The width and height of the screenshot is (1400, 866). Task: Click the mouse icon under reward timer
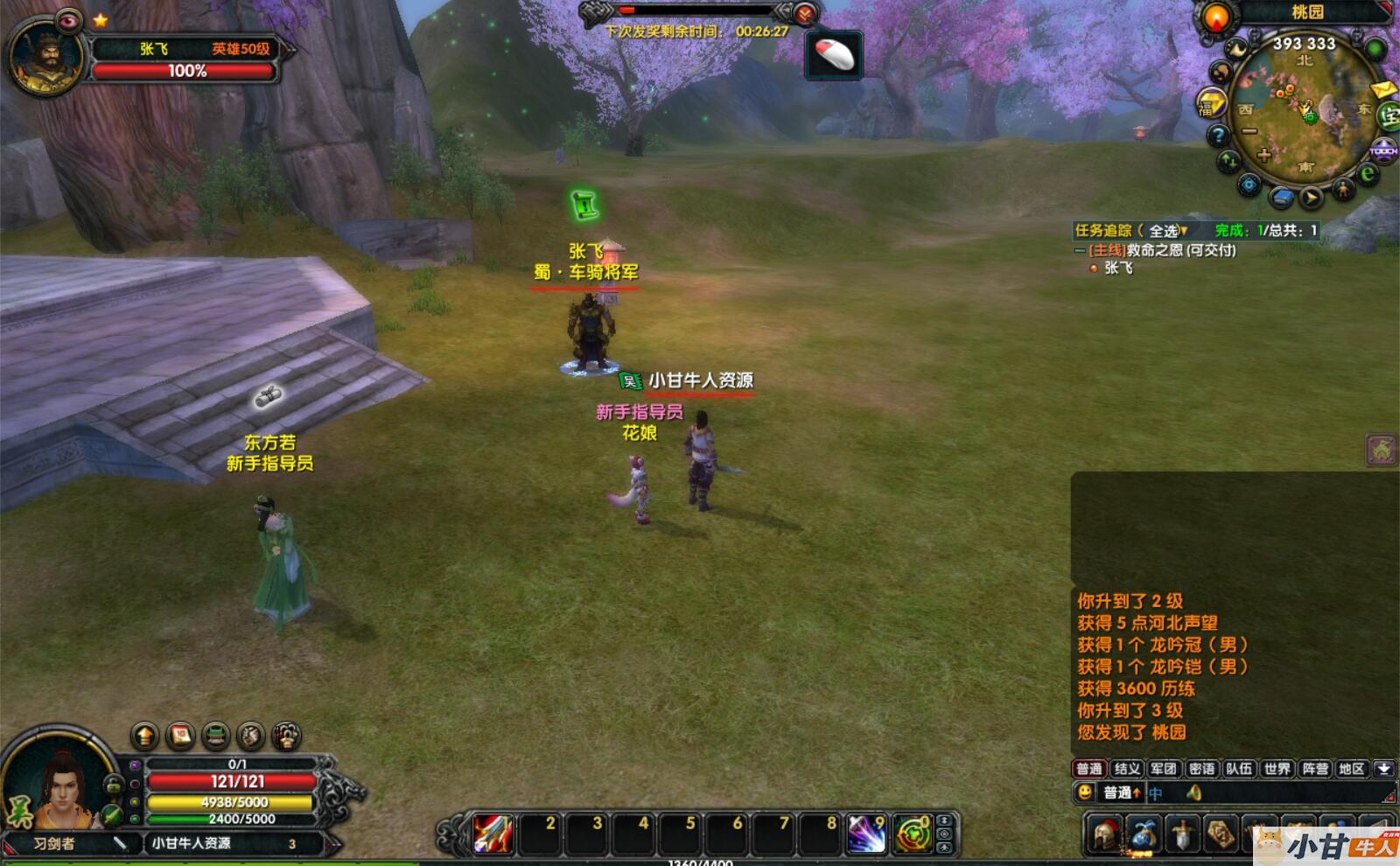coord(834,55)
